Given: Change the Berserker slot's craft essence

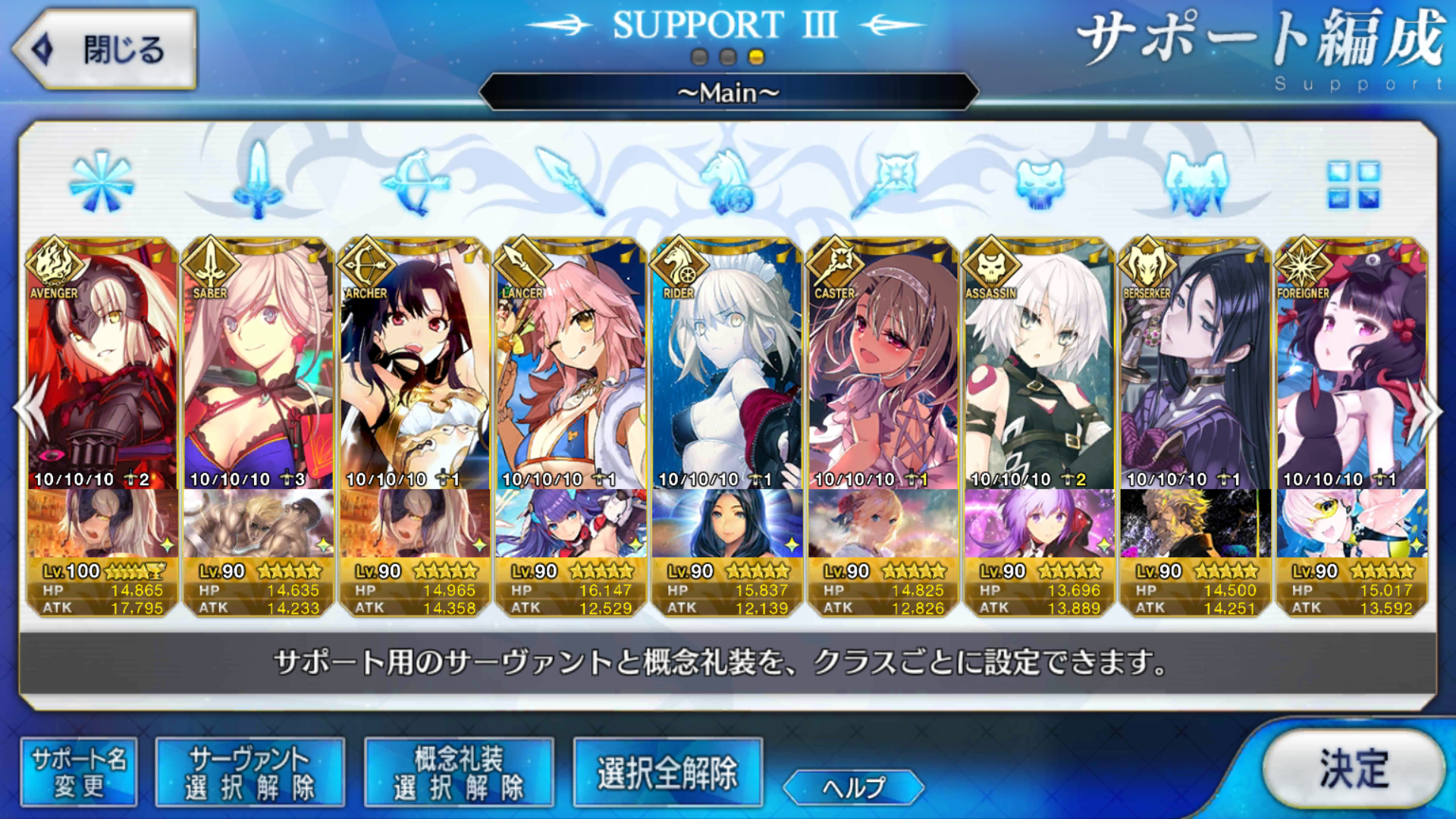Looking at the screenshot, I should pos(1196,523).
